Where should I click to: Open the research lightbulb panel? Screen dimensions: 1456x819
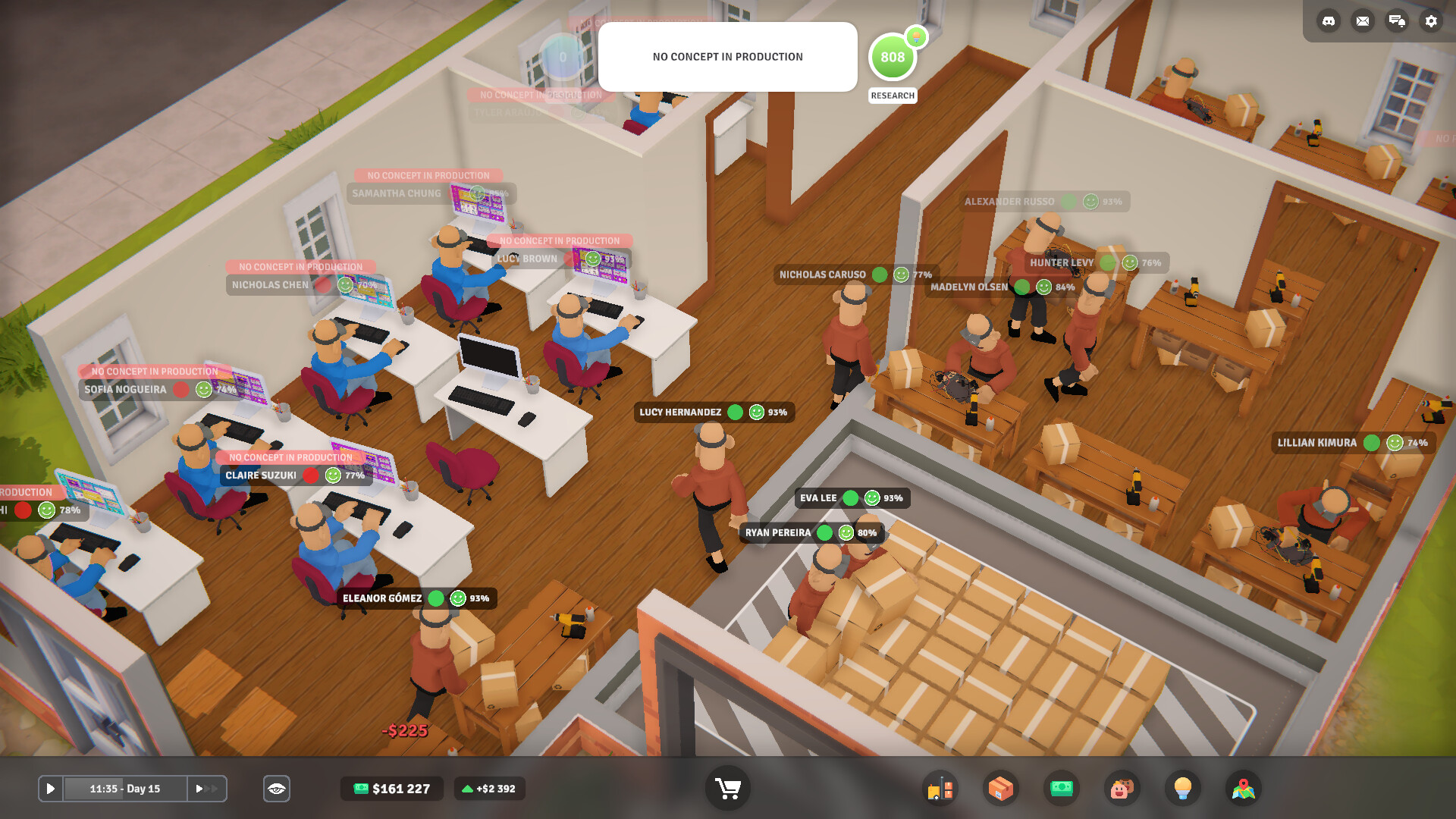point(1182,789)
